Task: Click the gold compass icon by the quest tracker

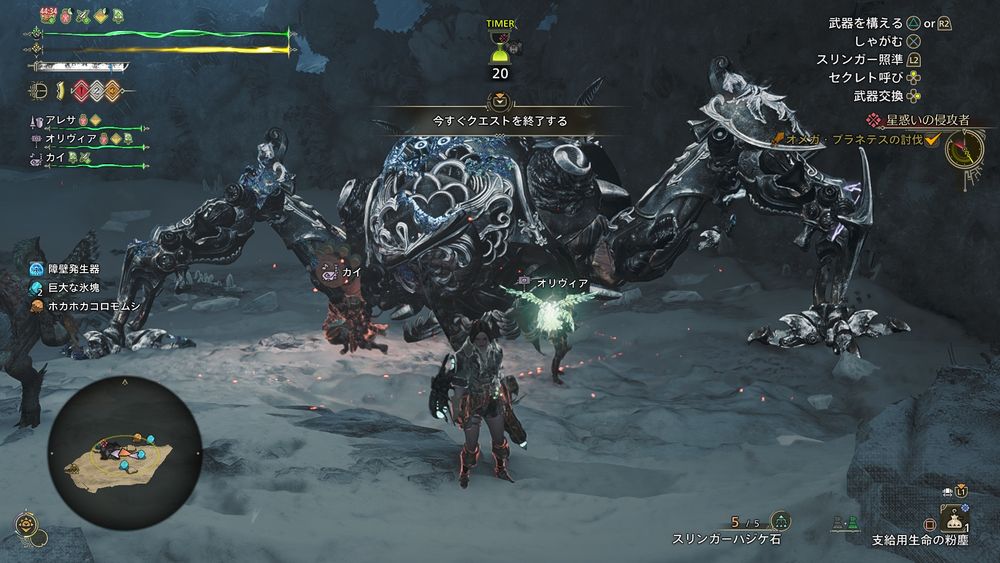Action: coord(964,150)
